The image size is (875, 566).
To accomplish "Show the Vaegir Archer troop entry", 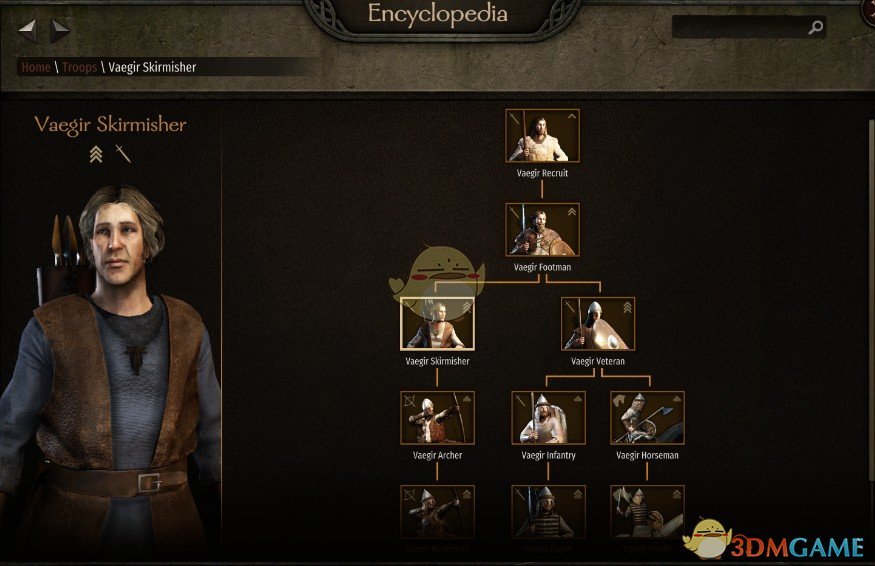I will click(x=437, y=418).
